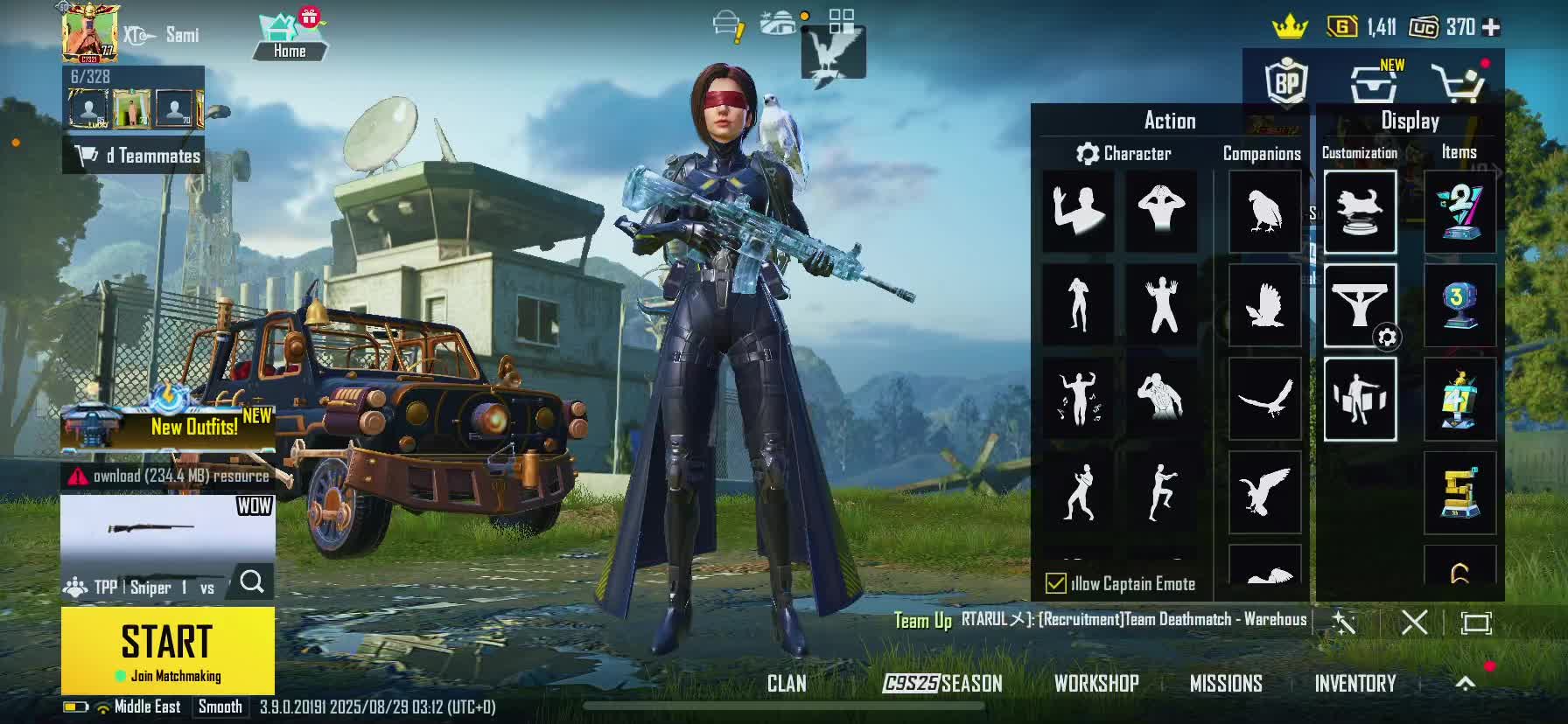Screen dimensions: 1568x724
Task: Open the Inventory
Action: [x=1354, y=684]
